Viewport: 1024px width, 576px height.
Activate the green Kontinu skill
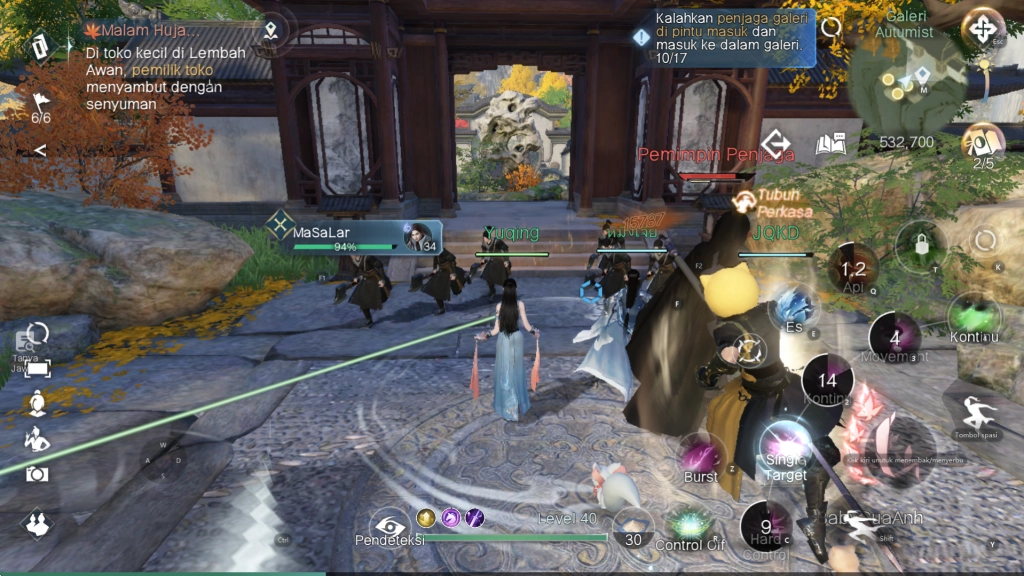pos(974,317)
